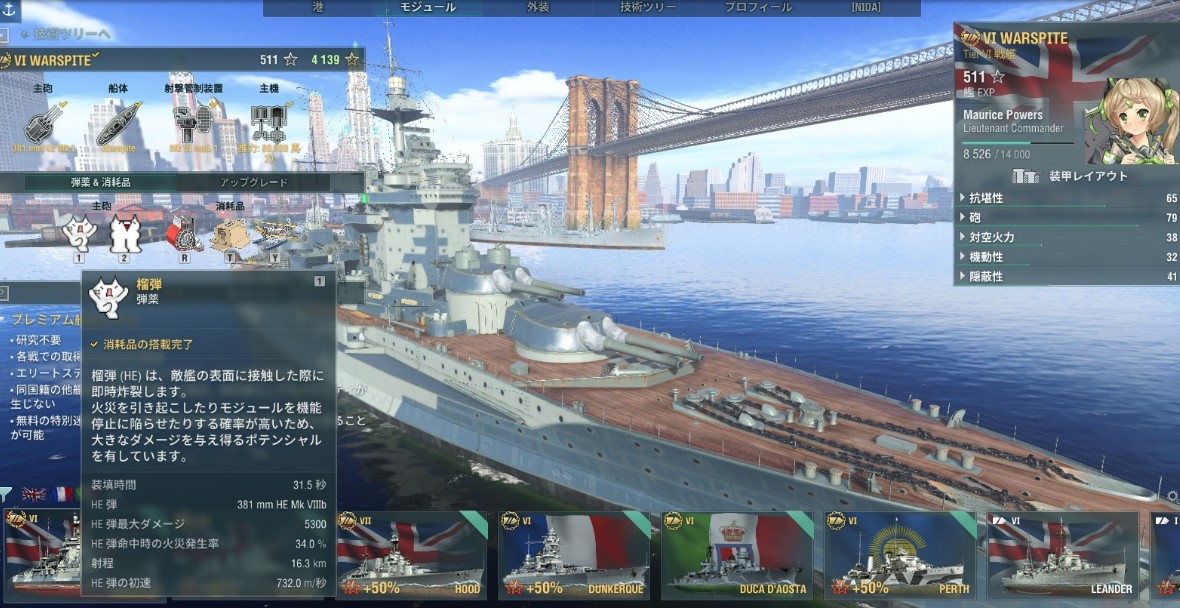Choose the DUNKERQUE ship card

(x=573, y=555)
